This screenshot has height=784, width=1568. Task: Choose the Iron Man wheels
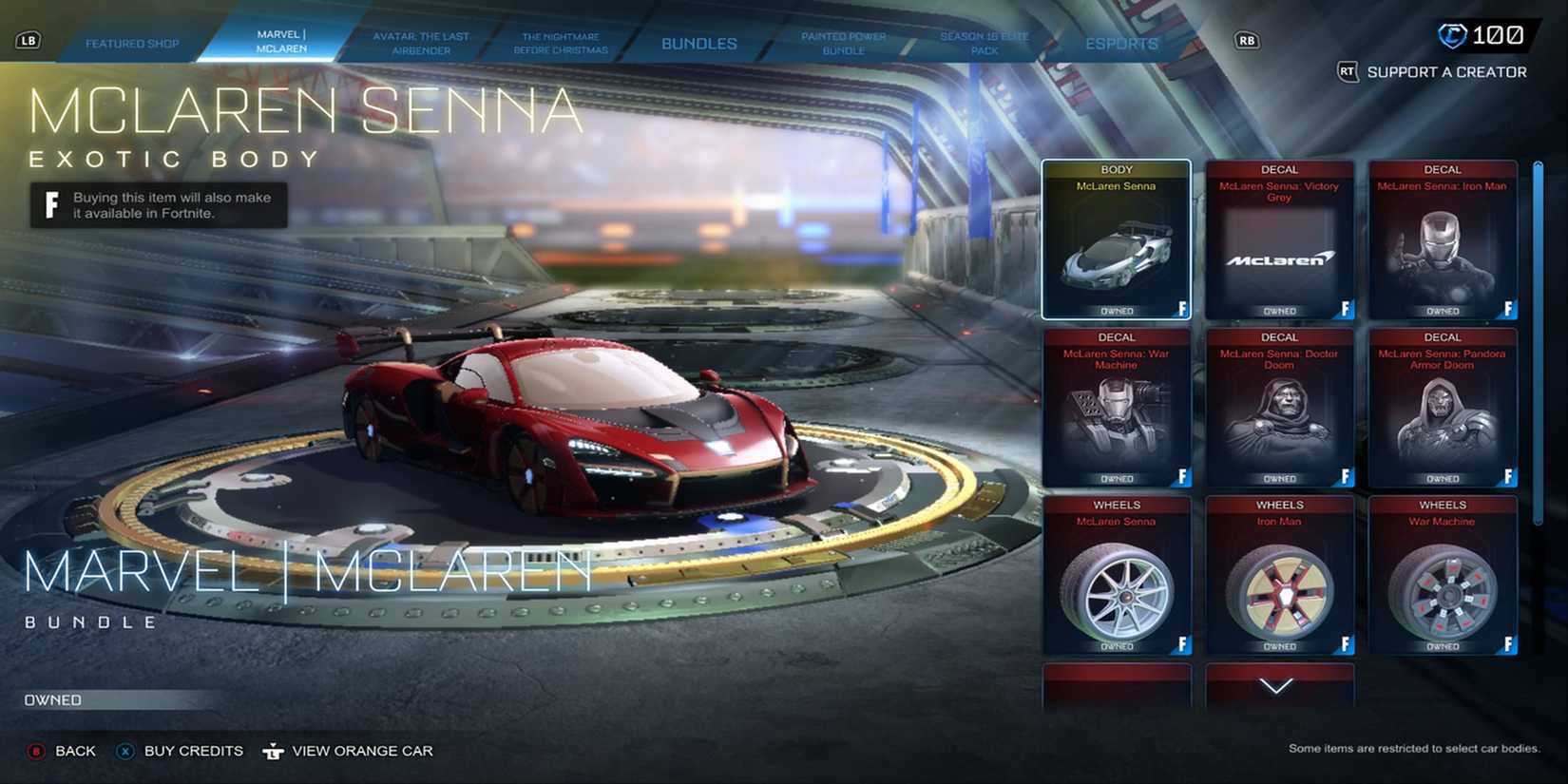click(1280, 574)
